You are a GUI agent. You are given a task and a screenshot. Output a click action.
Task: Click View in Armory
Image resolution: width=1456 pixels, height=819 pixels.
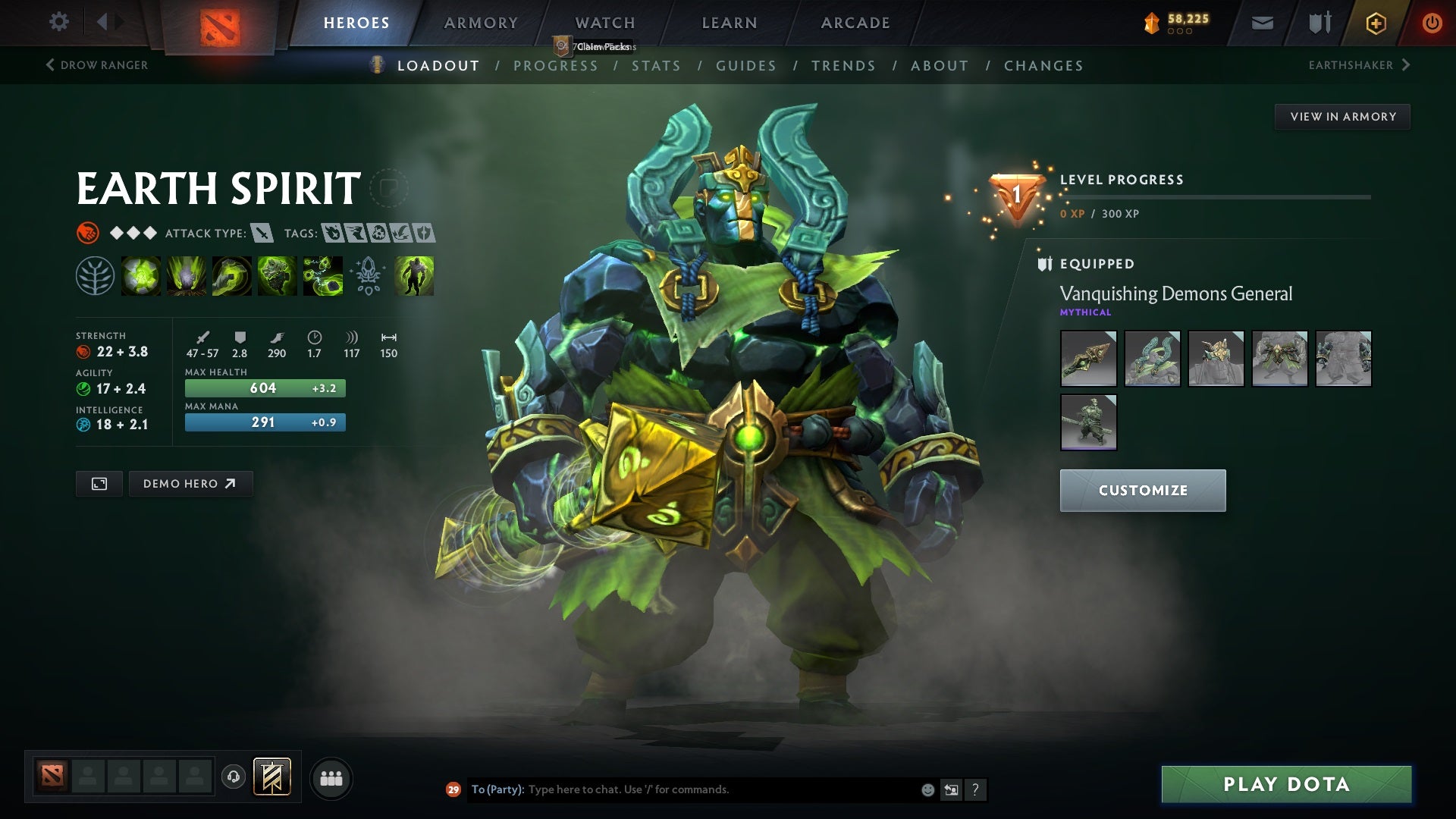coord(1342,116)
